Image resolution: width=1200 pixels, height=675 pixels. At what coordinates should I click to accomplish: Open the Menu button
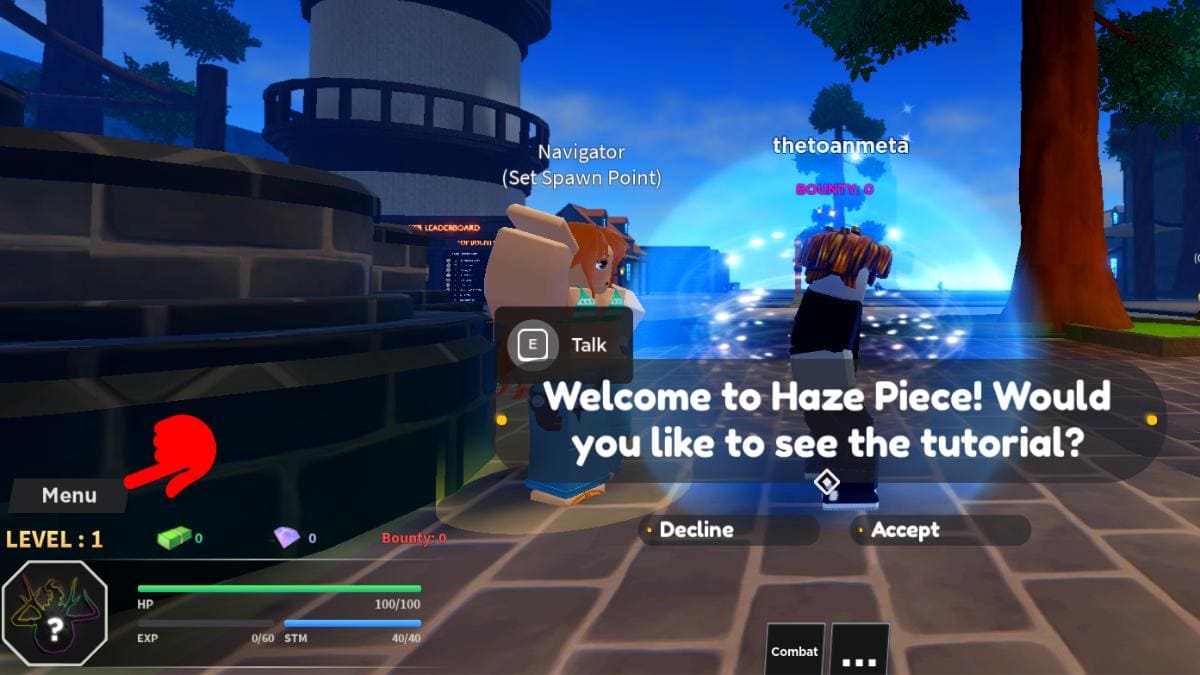(69, 495)
